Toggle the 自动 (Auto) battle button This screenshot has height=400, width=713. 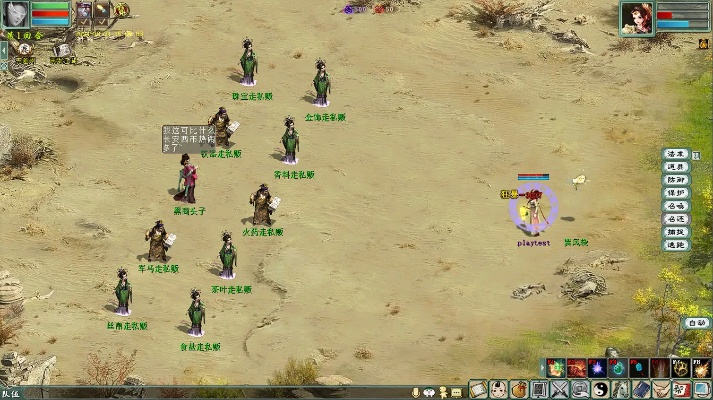pyautogui.click(x=696, y=323)
